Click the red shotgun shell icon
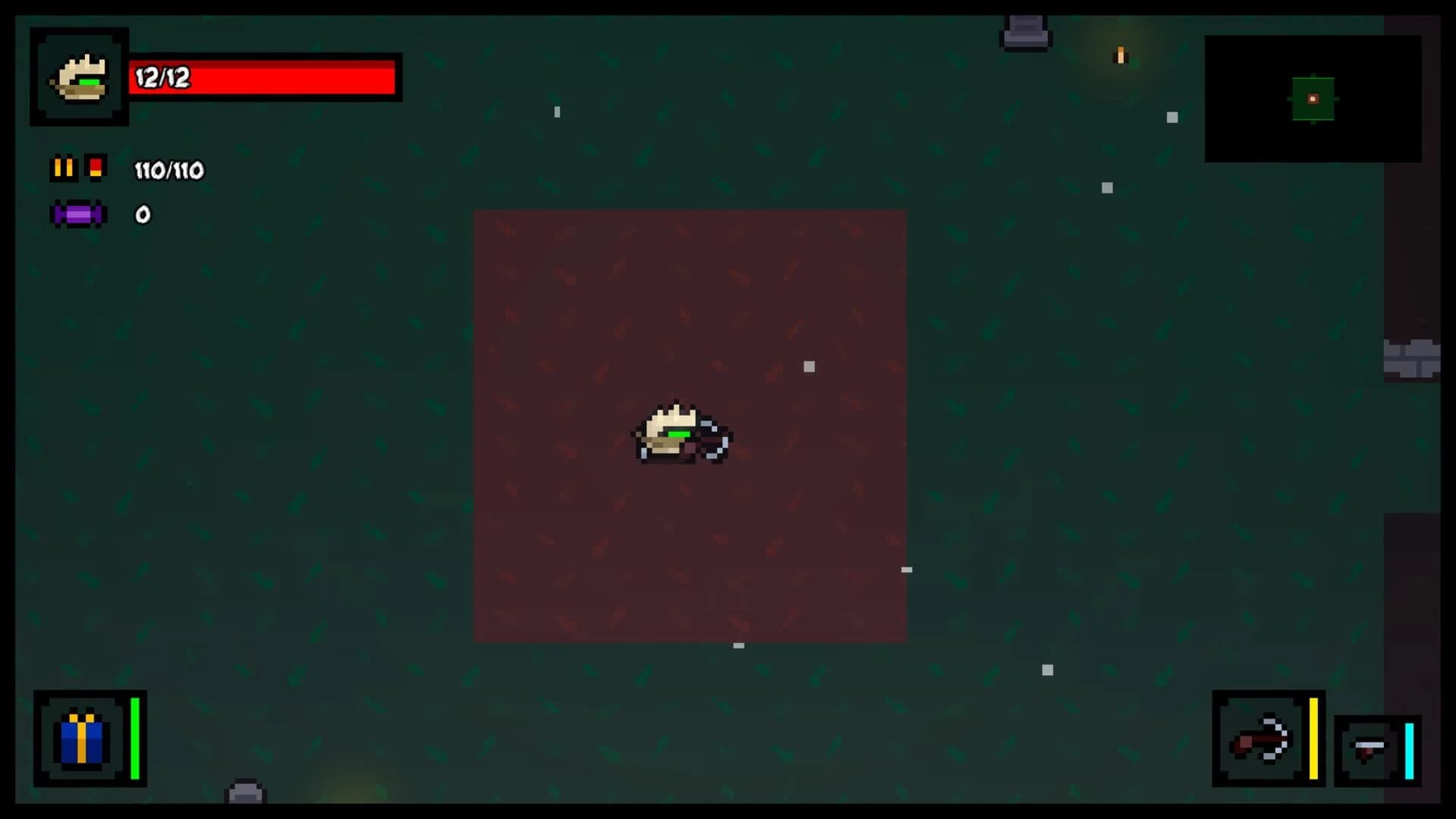1456x819 pixels. (96, 168)
